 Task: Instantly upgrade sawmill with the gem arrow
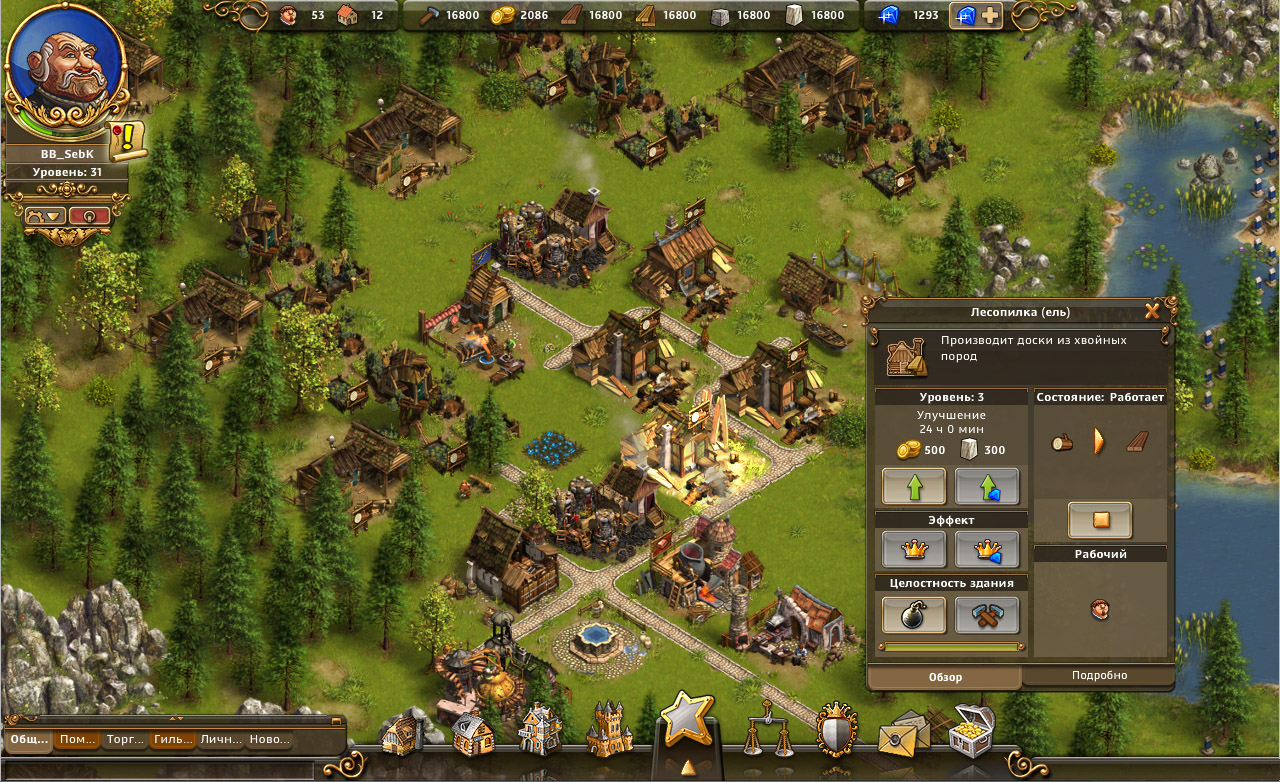tap(988, 486)
